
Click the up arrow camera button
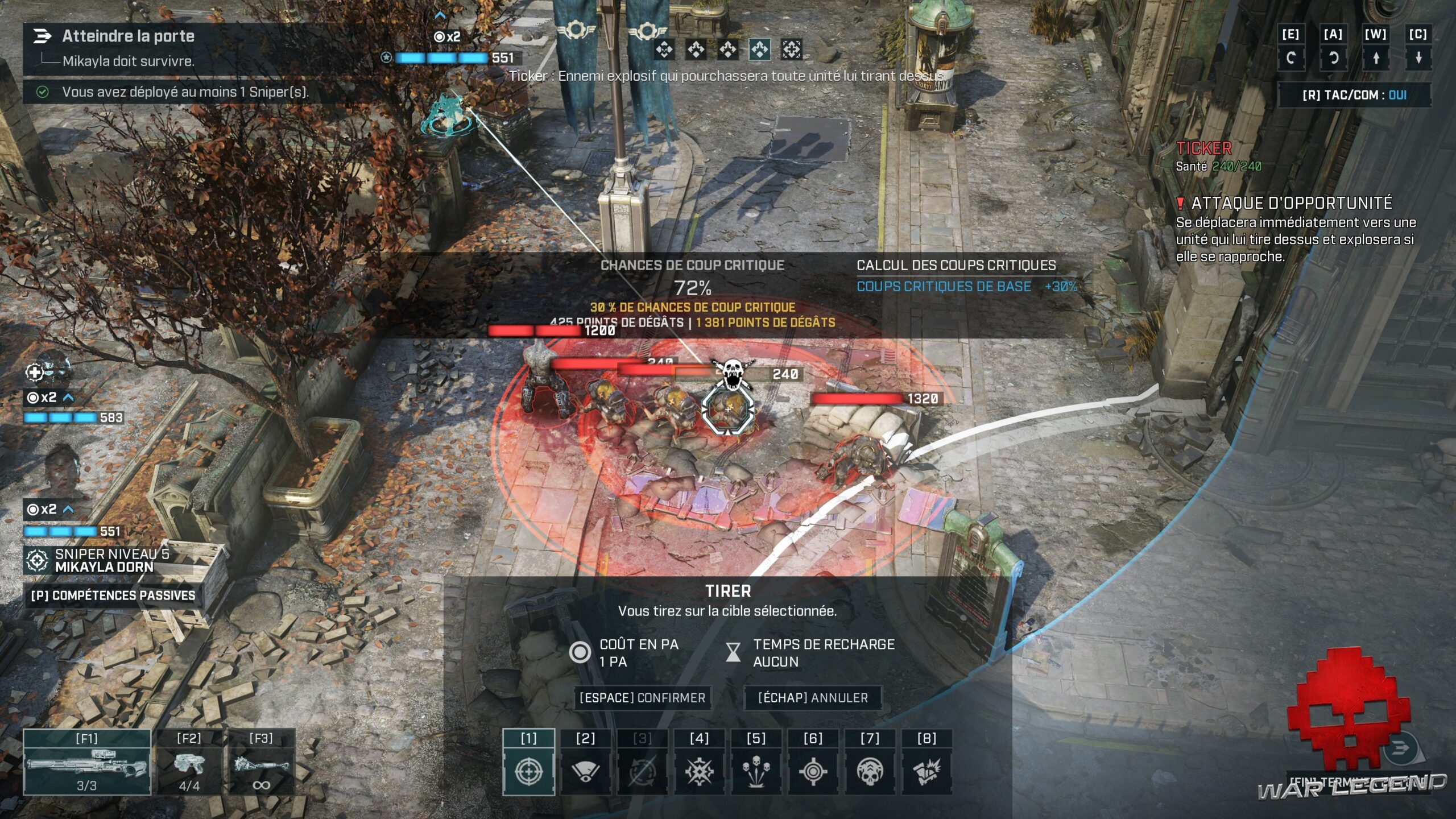1376,57
